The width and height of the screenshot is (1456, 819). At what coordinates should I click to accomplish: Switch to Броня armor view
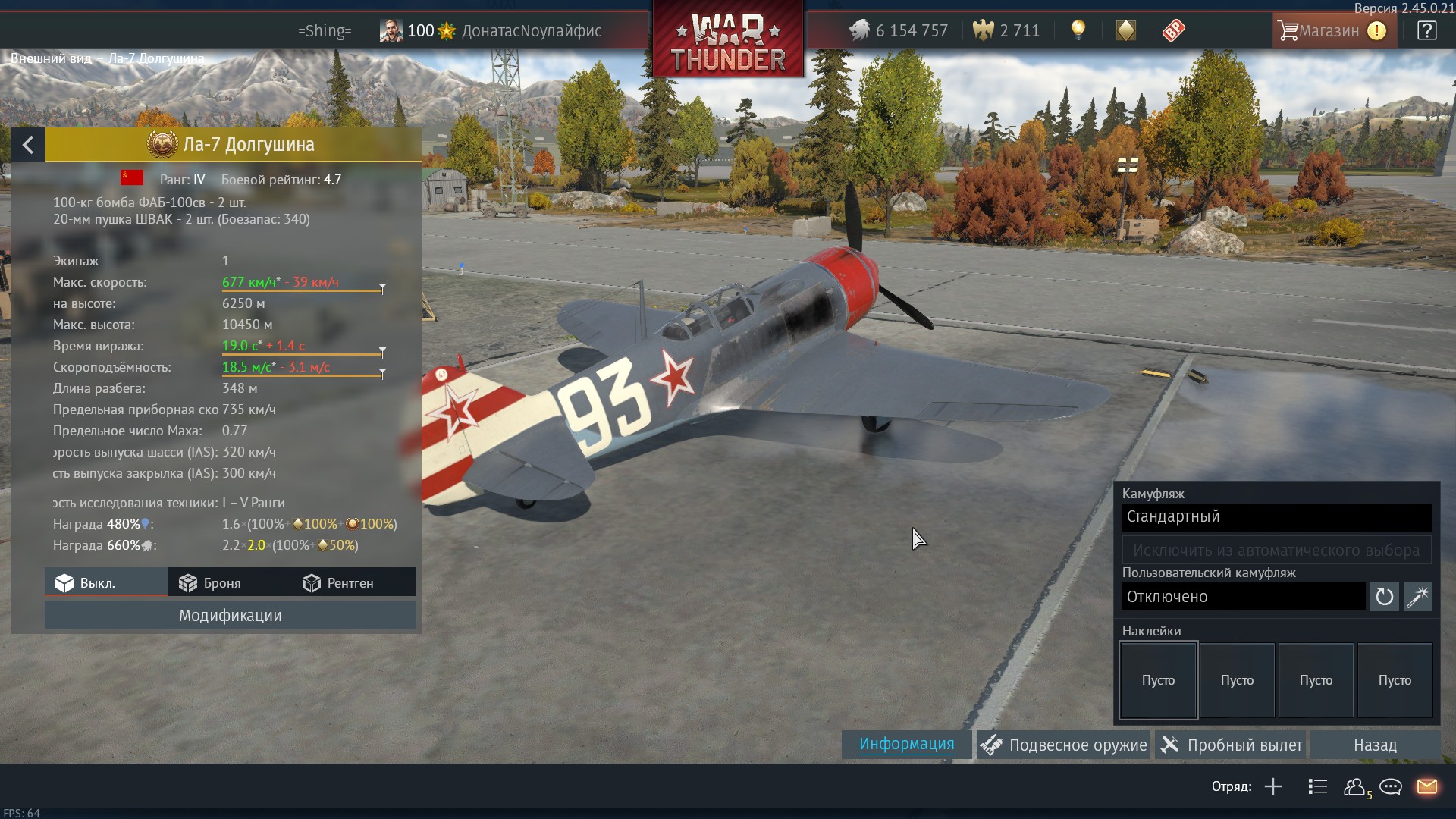(x=210, y=583)
